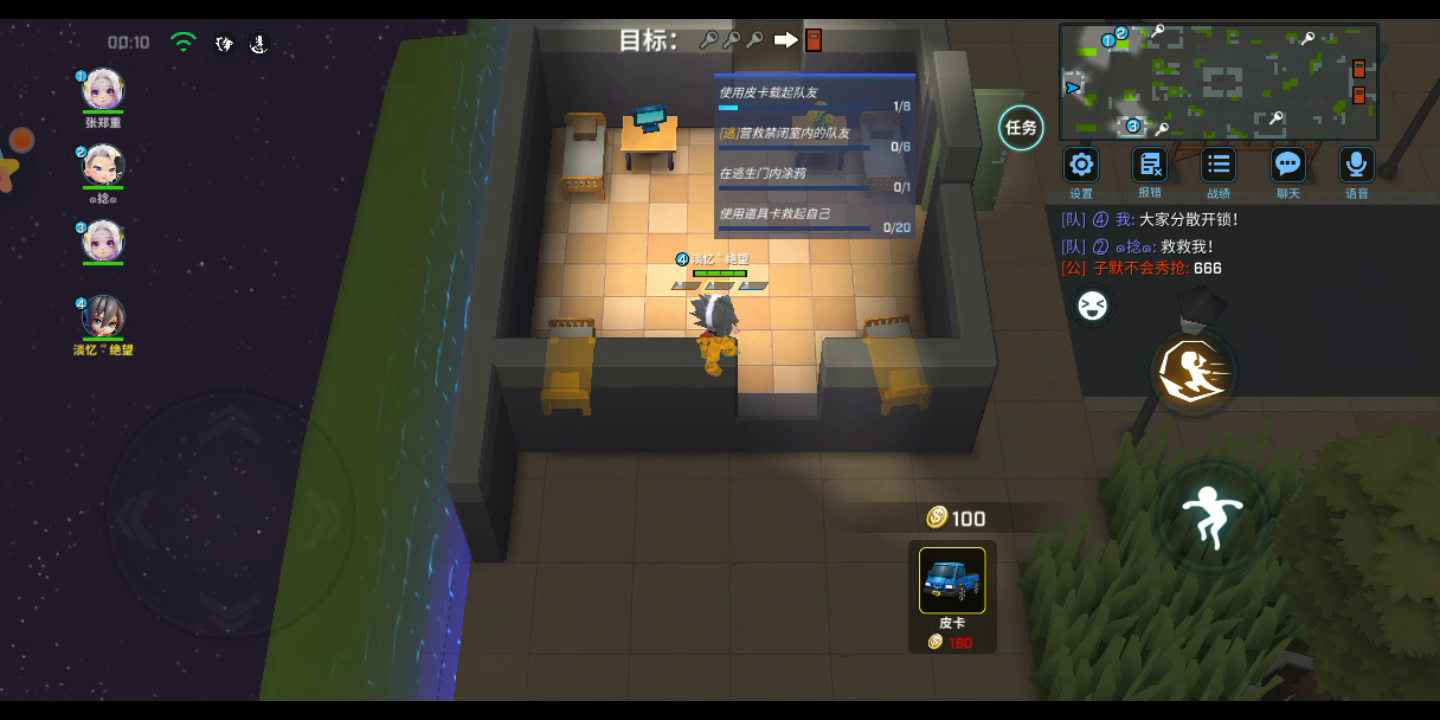This screenshot has width=1440, height=720.
Task: Select own avatar 淡忆·绝望
Action: click(102, 317)
